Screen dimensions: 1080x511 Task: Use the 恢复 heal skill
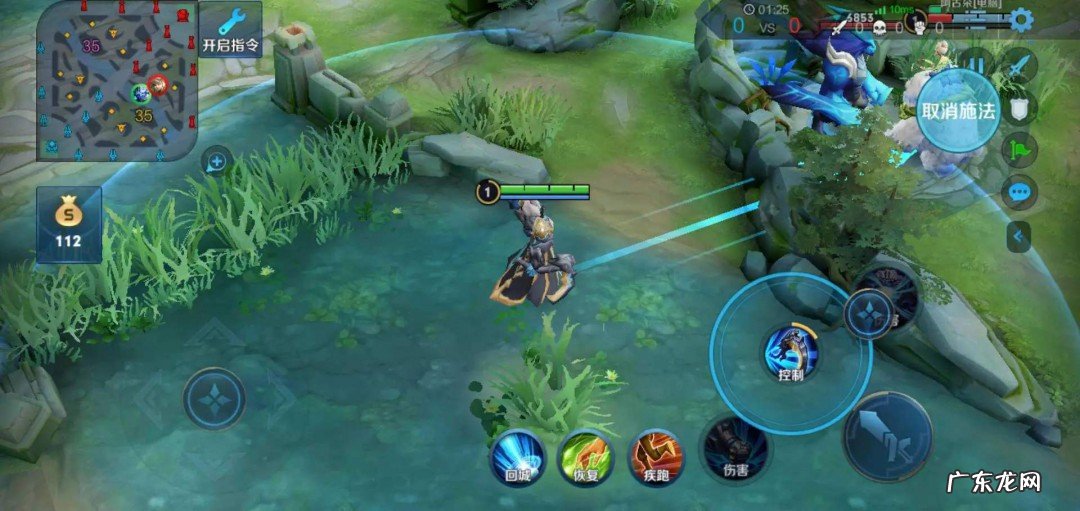click(586, 458)
